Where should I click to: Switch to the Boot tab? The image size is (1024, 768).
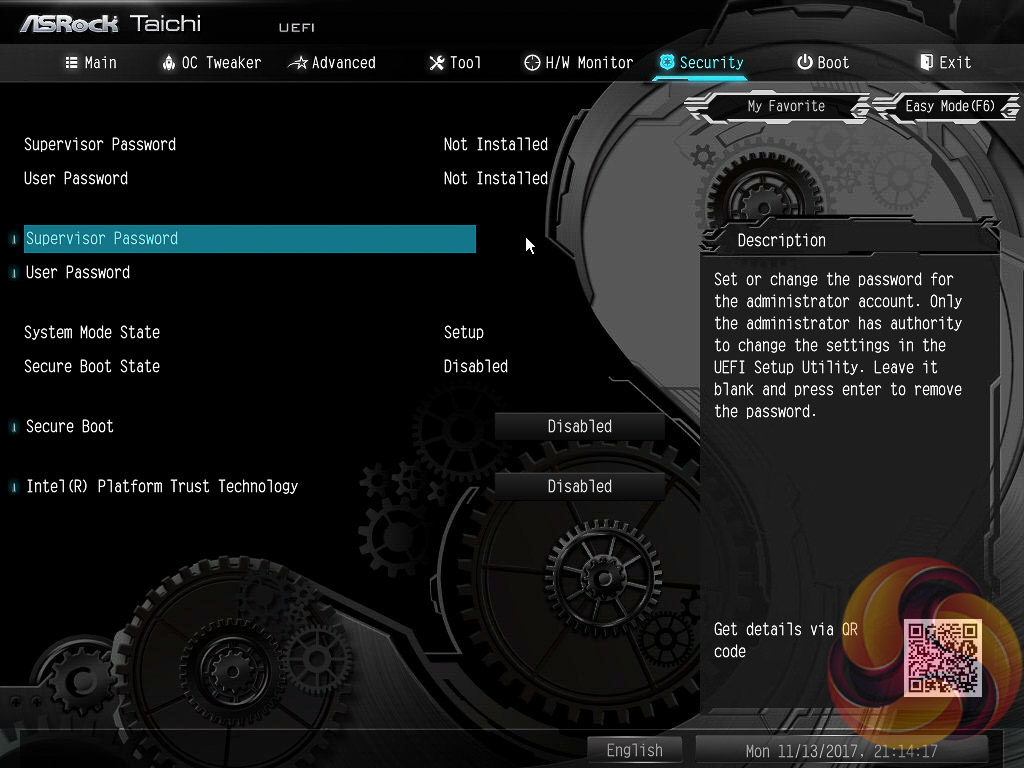coord(822,62)
